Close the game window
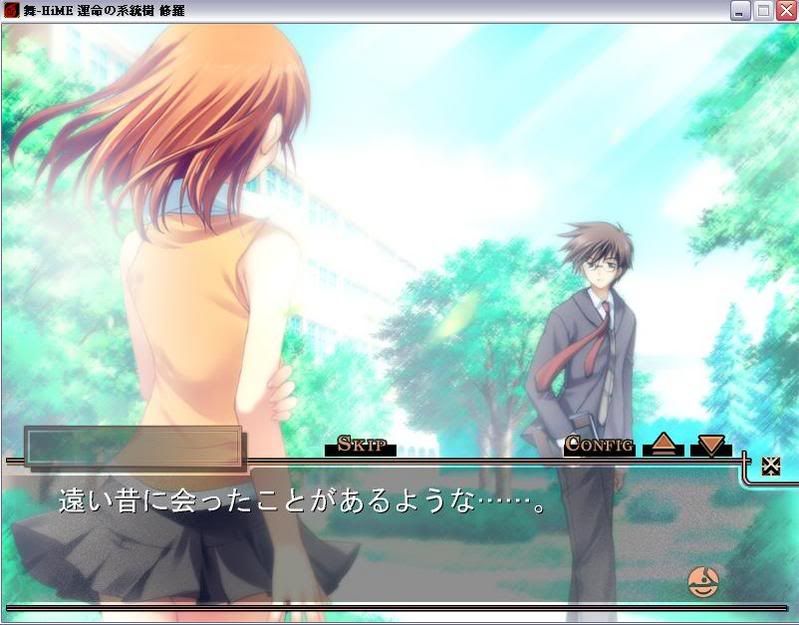This screenshot has width=799, height=625. 786,11
